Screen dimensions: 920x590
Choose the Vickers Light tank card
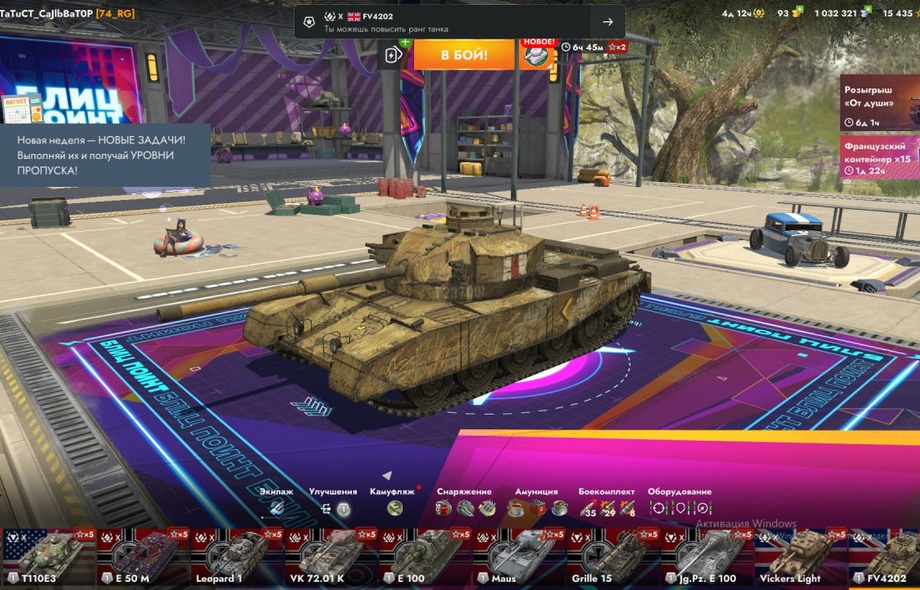(799, 557)
